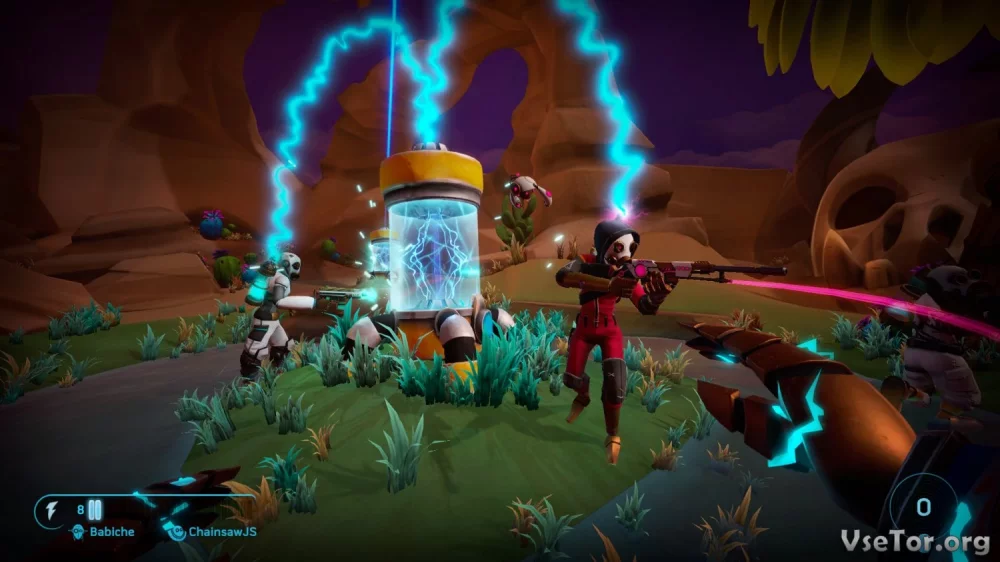Select teammate Babiche in the squad list
The height and width of the screenshot is (562, 1000).
tap(112, 532)
